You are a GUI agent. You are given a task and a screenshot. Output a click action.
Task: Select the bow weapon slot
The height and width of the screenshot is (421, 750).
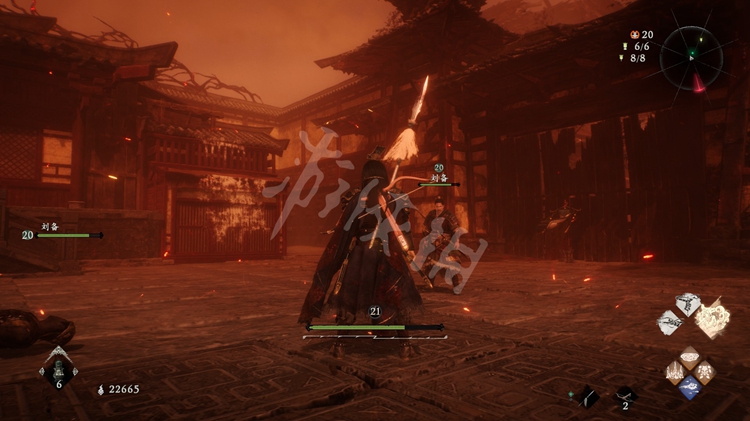click(587, 396)
